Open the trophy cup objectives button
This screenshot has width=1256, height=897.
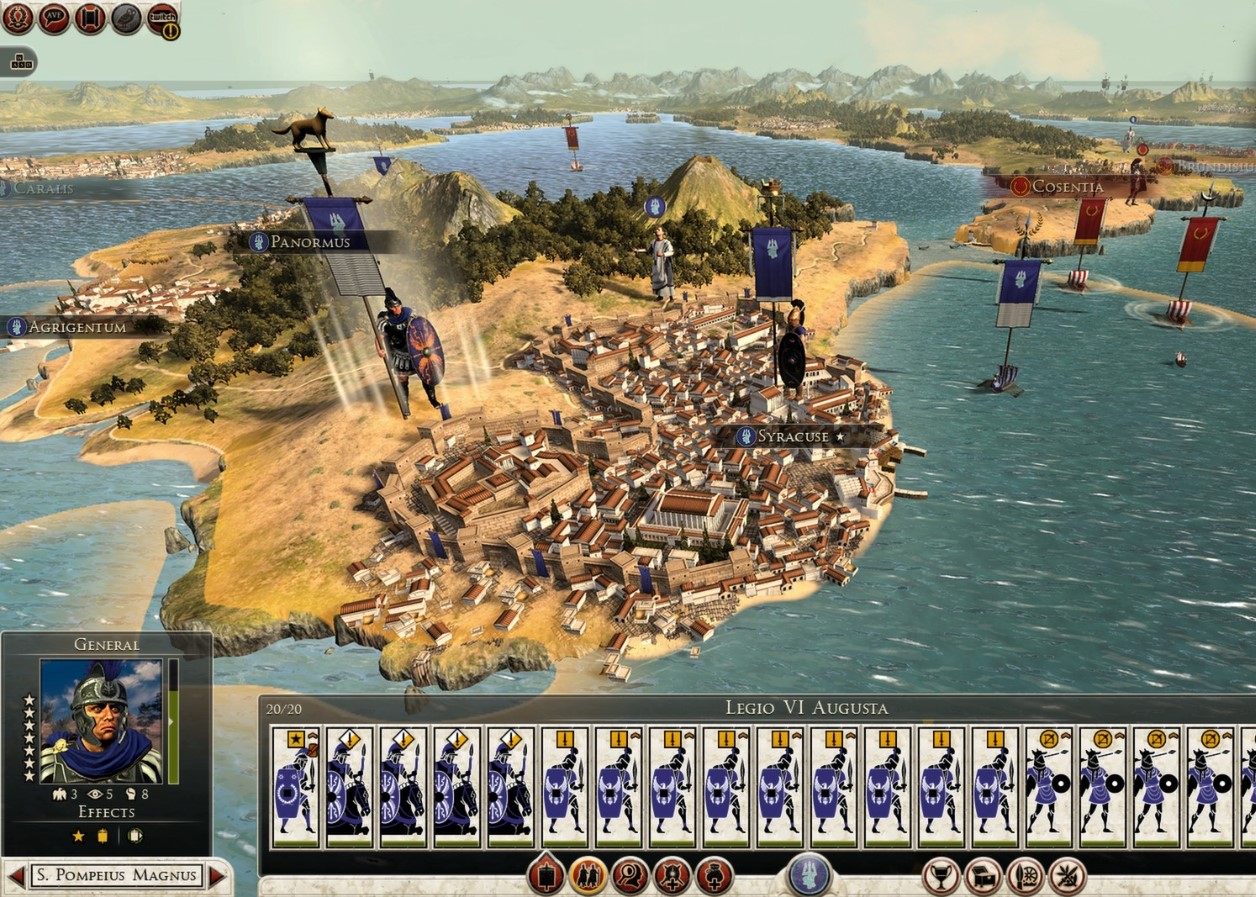940,876
